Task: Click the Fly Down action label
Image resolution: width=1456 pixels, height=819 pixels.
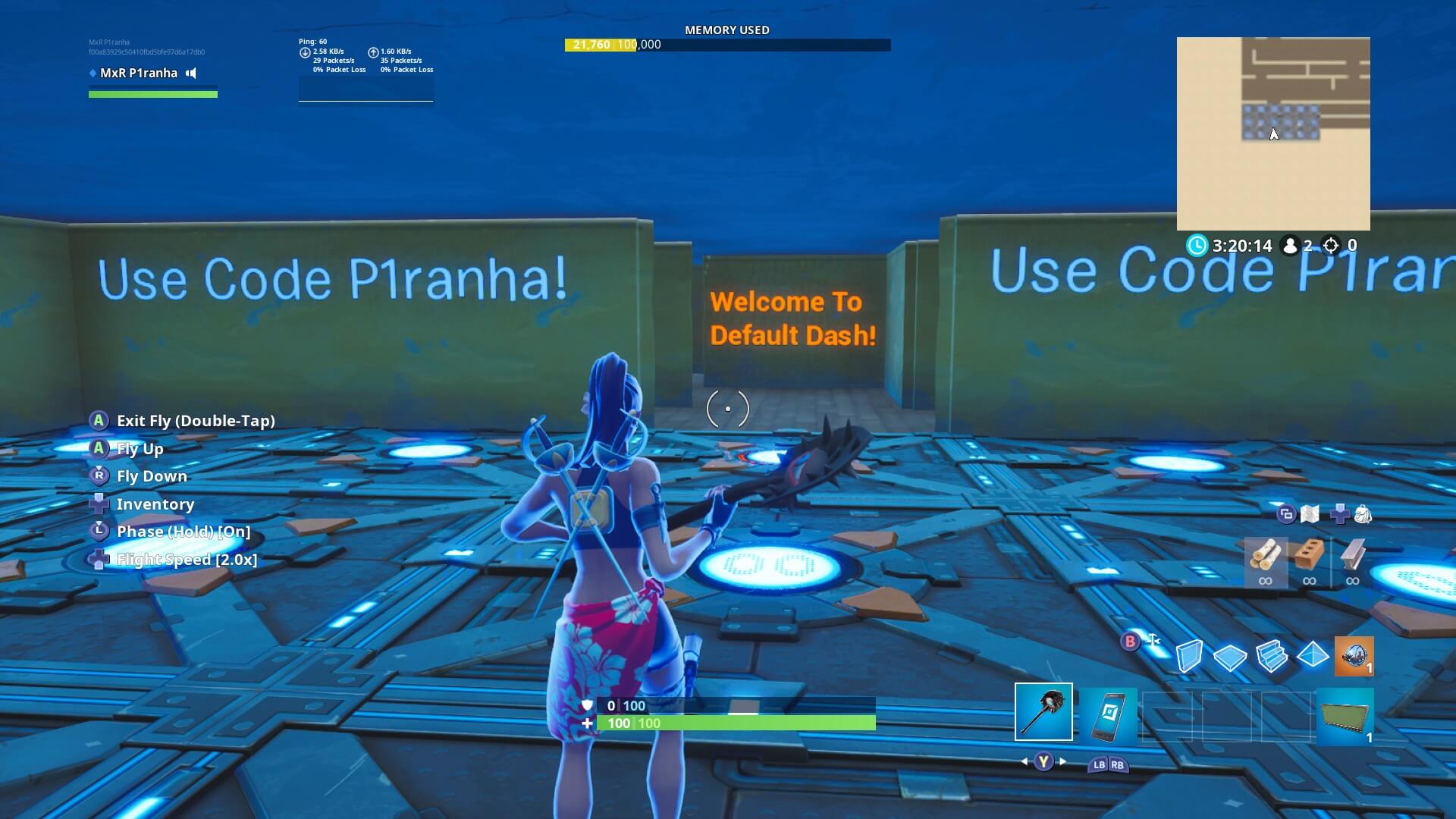Action: pos(151,475)
